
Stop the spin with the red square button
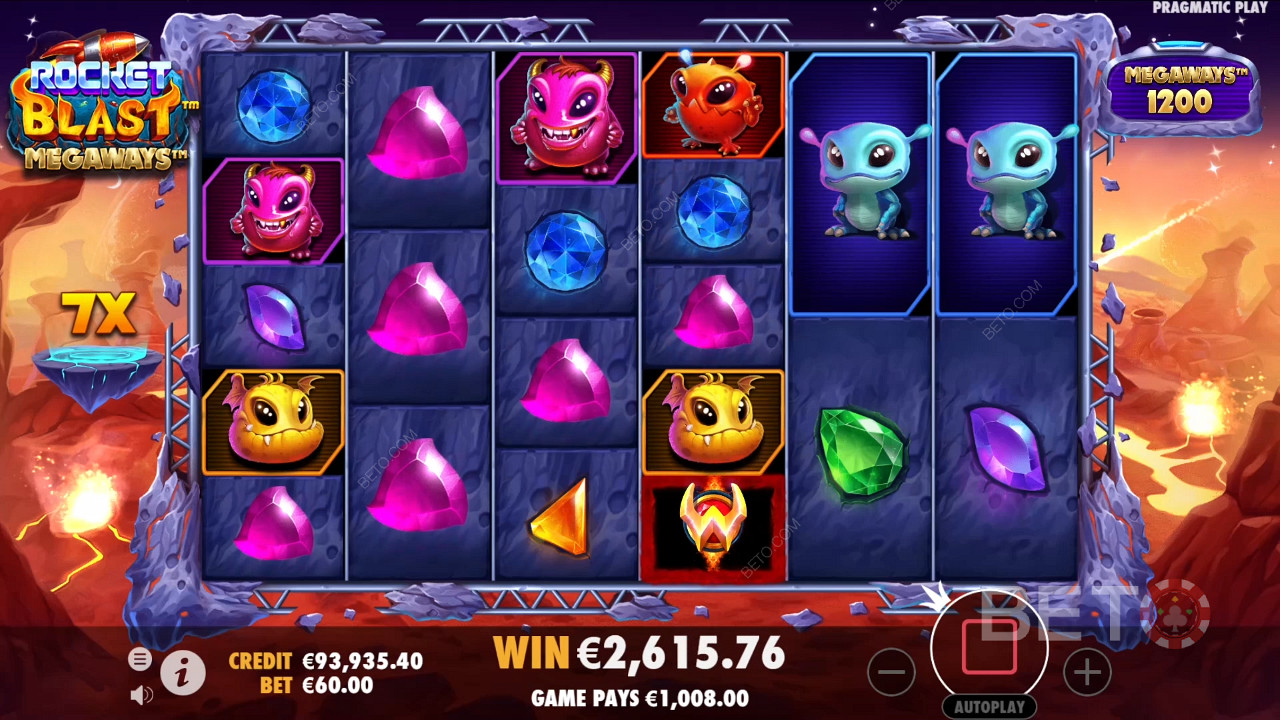[x=989, y=647]
